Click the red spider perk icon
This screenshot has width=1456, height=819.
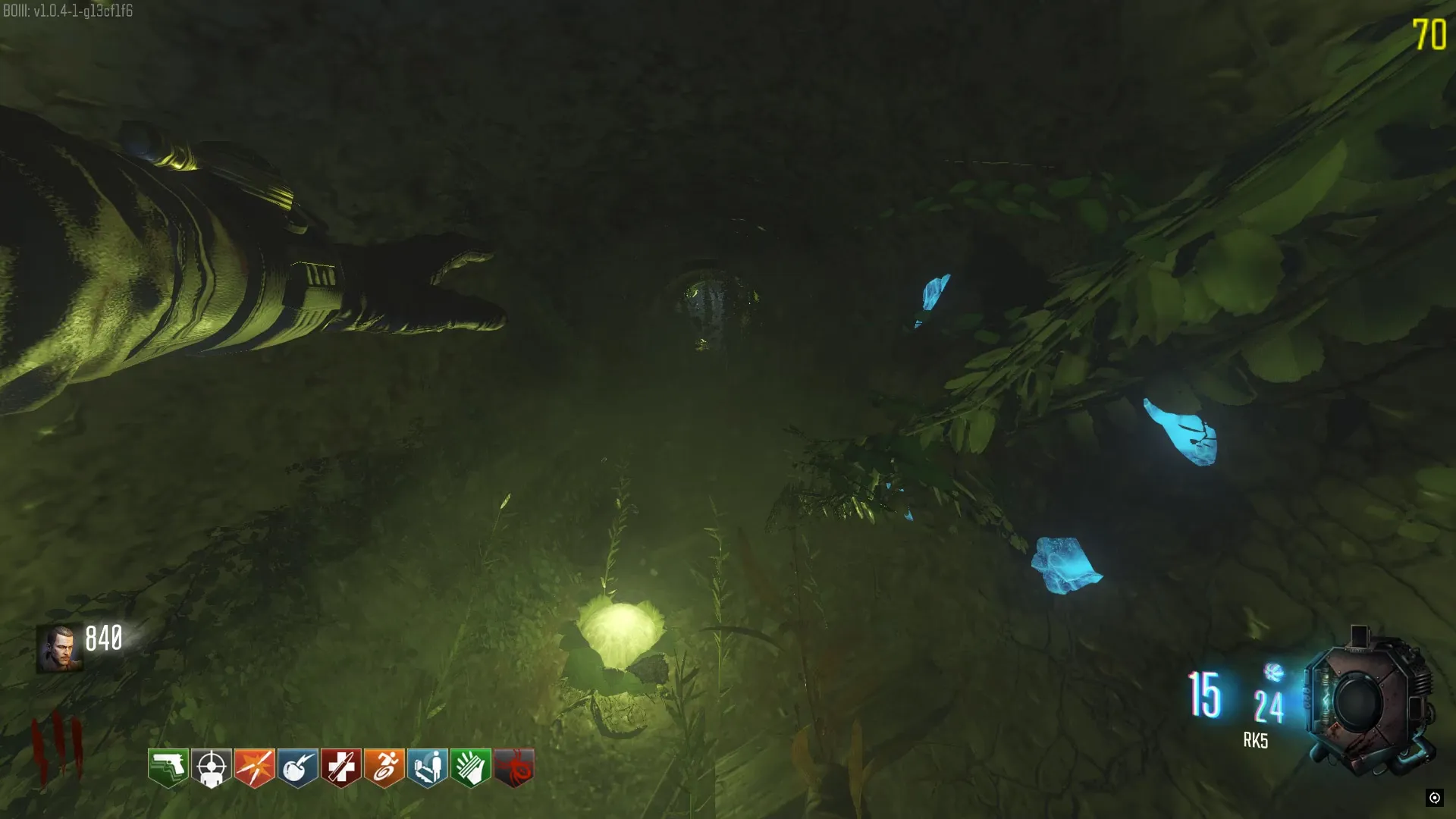tap(514, 768)
